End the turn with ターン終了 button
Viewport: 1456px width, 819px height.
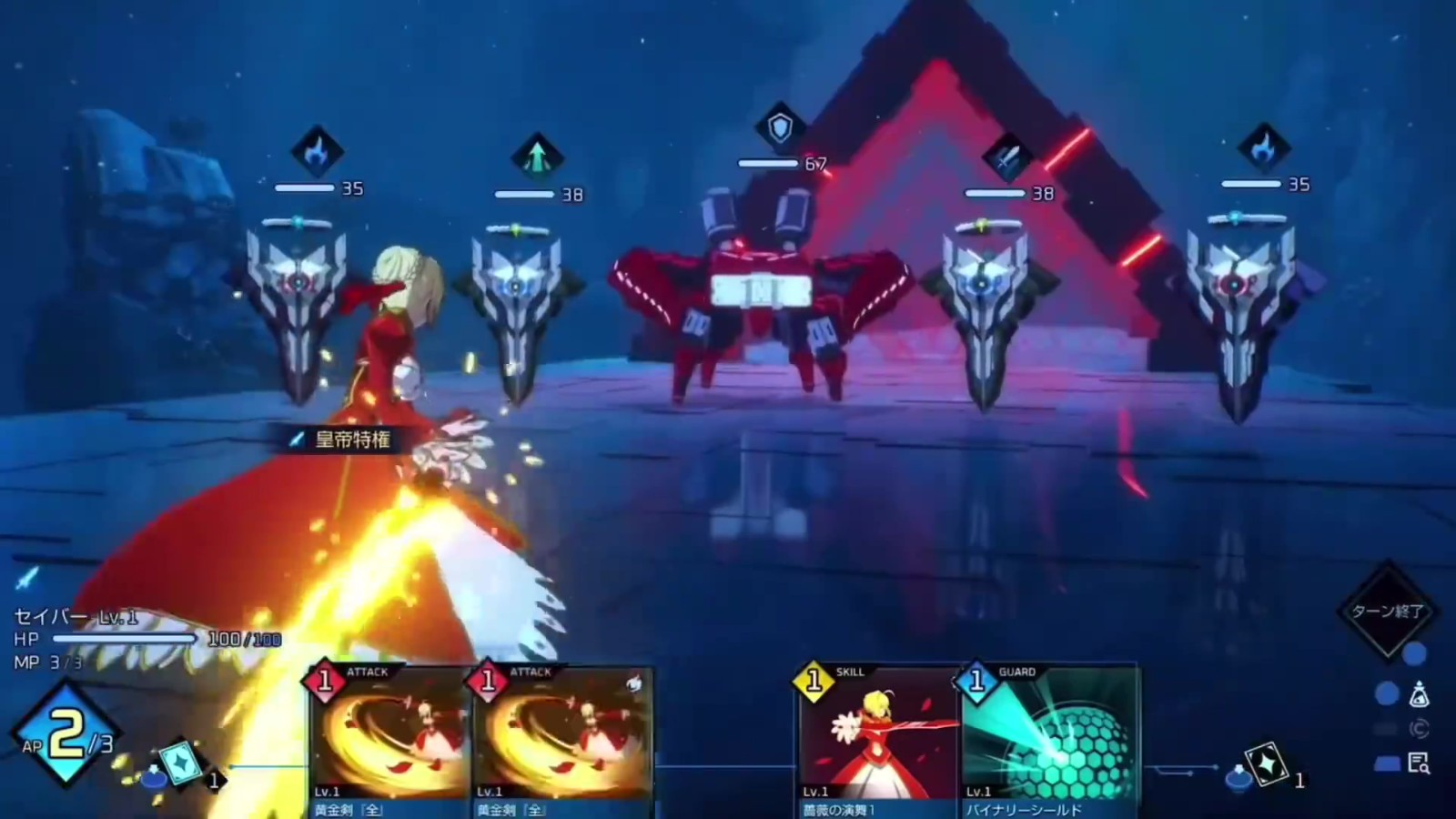point(1387,611)
